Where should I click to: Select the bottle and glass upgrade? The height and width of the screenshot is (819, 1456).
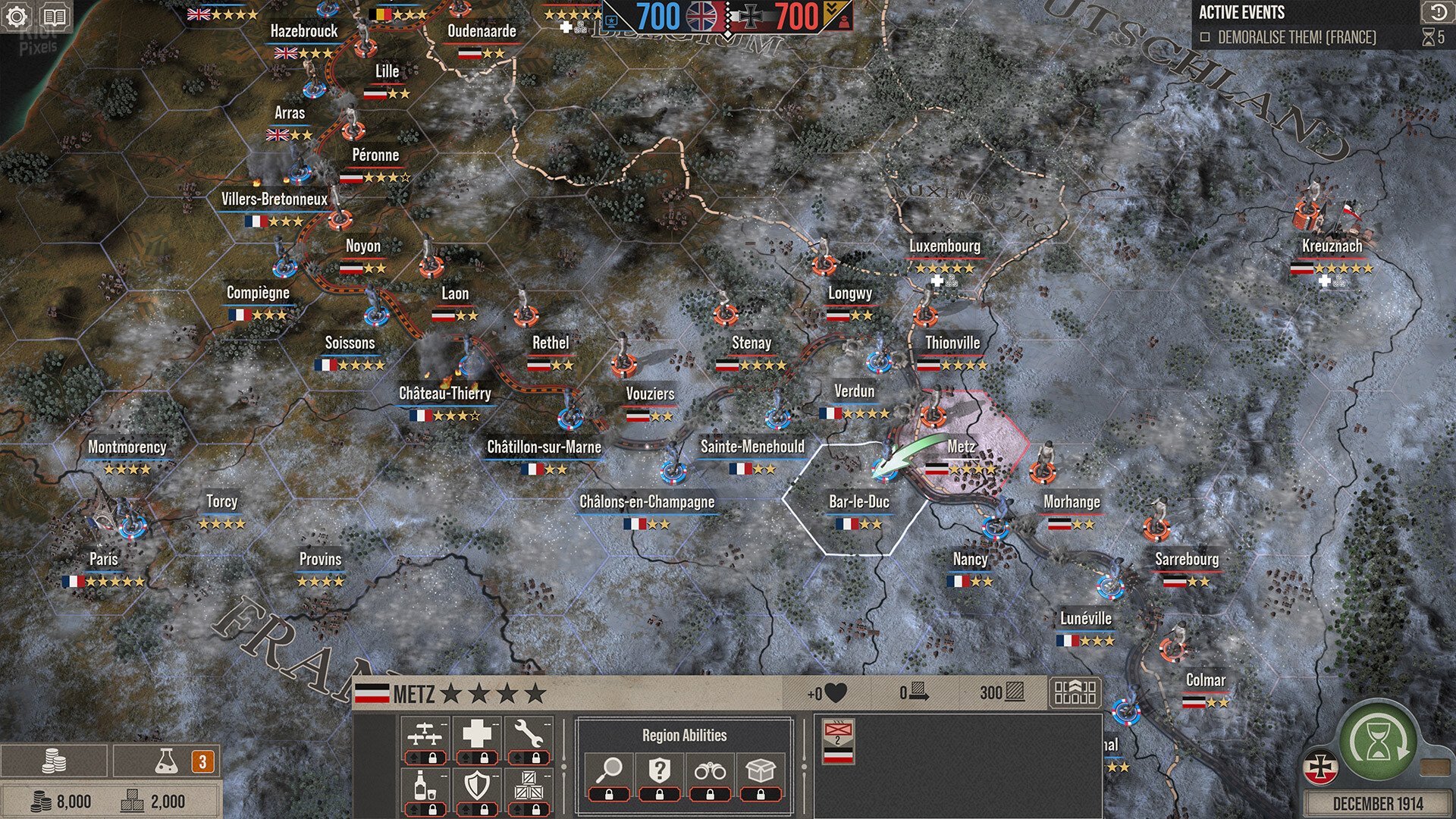click(x=425, y=790)
